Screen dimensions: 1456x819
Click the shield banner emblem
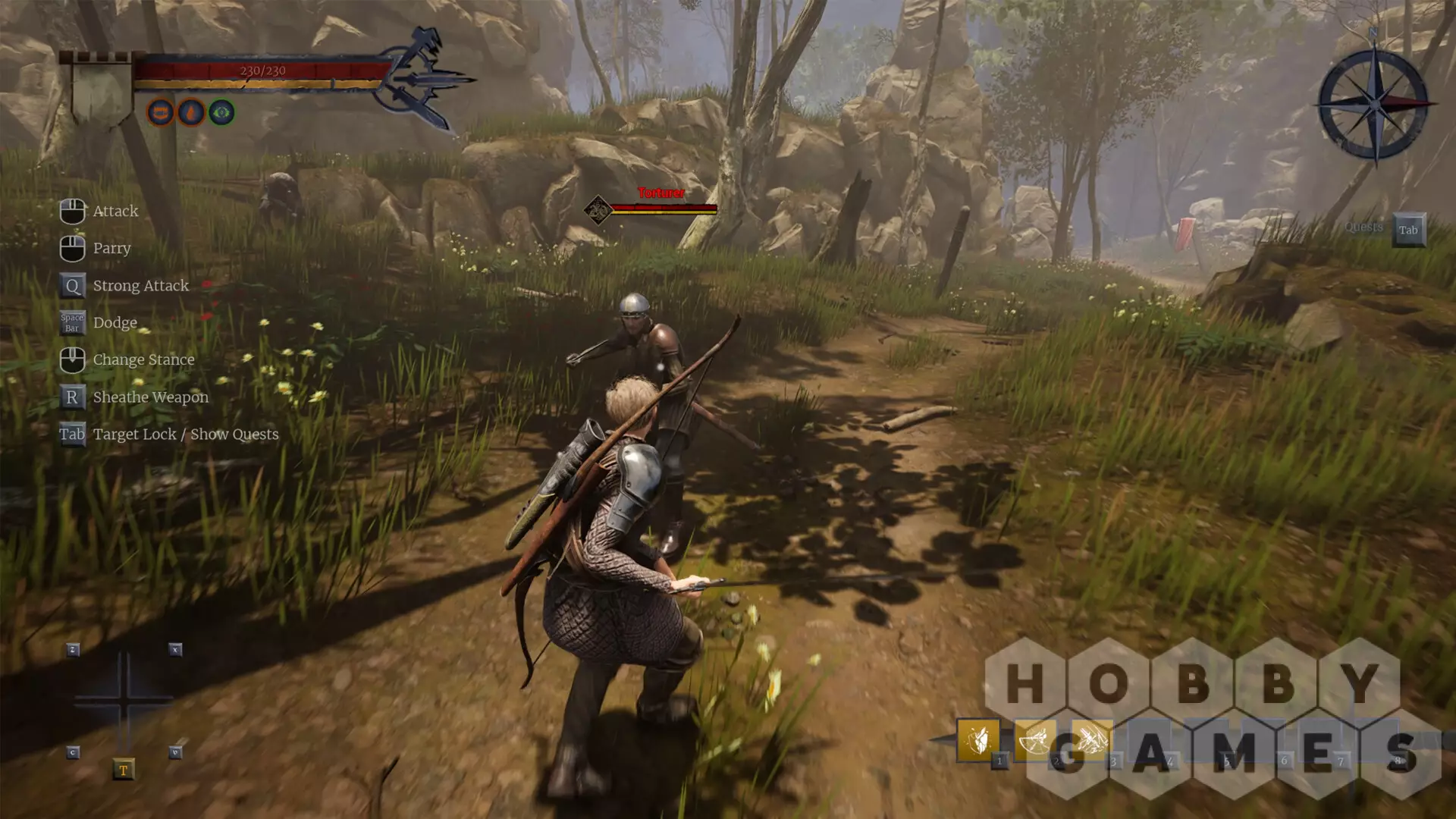100,89
